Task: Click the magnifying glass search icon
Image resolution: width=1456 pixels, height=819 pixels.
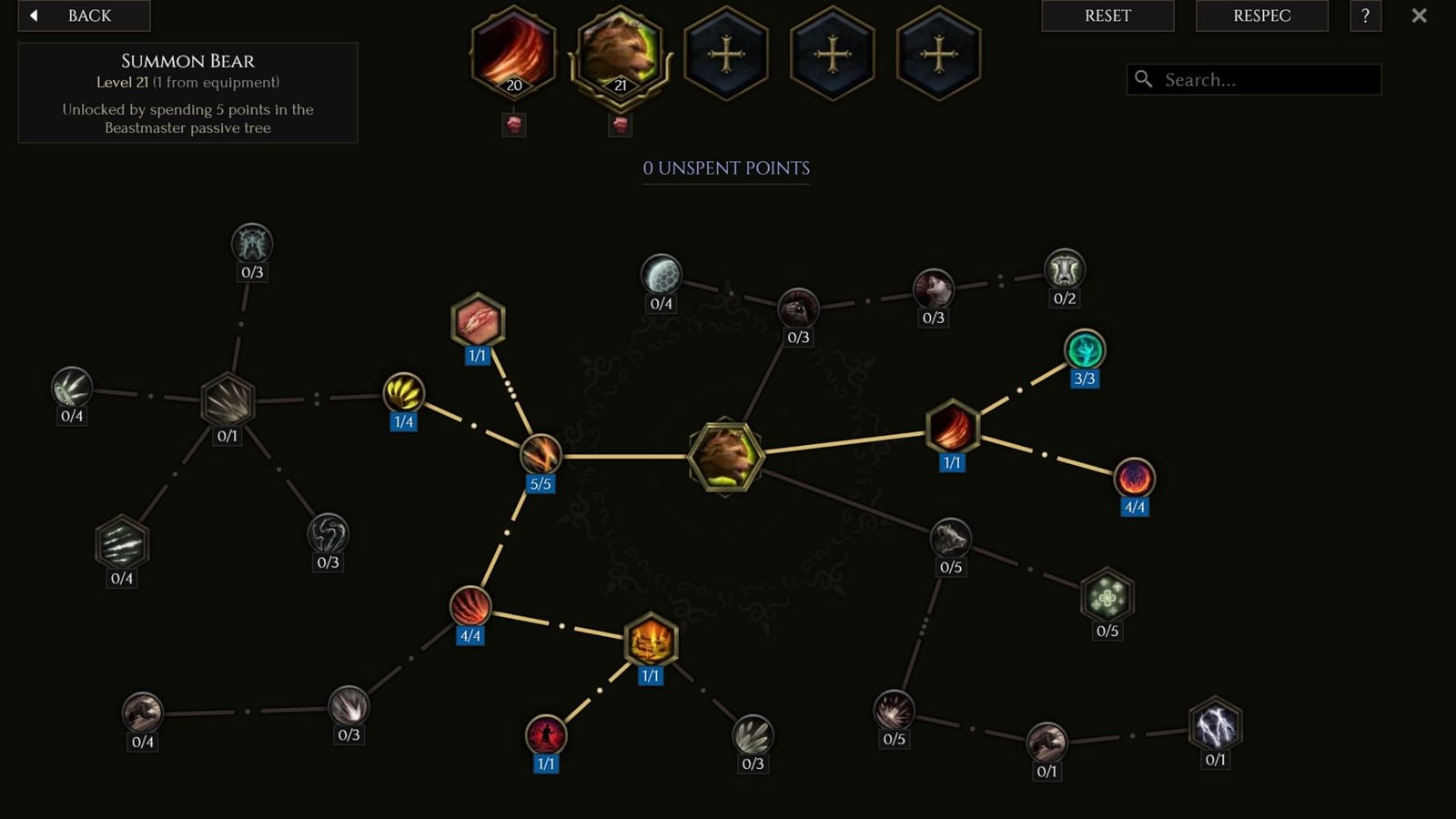Action: point(1143,79)
